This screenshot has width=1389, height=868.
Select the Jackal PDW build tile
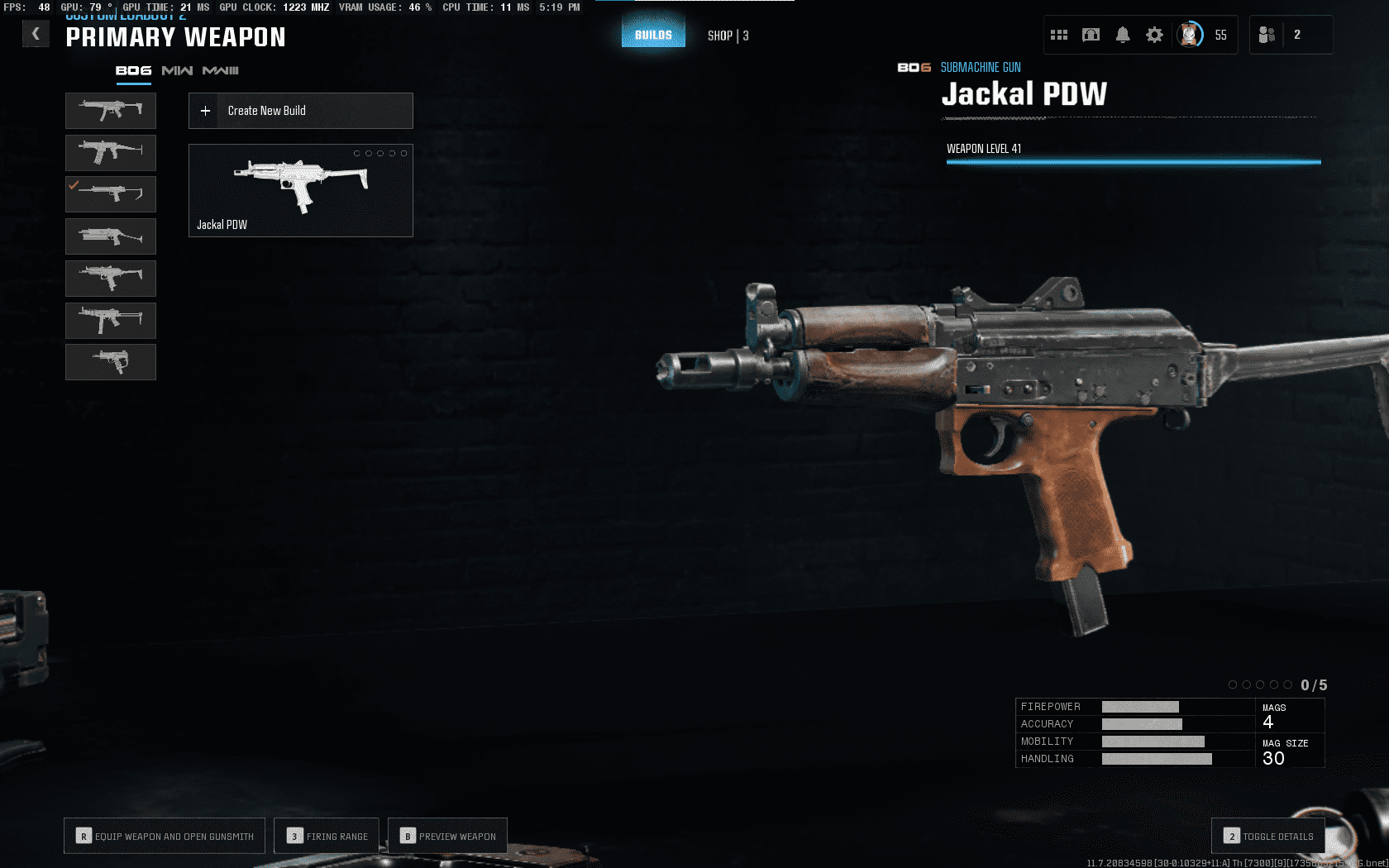tap(301, 190)
